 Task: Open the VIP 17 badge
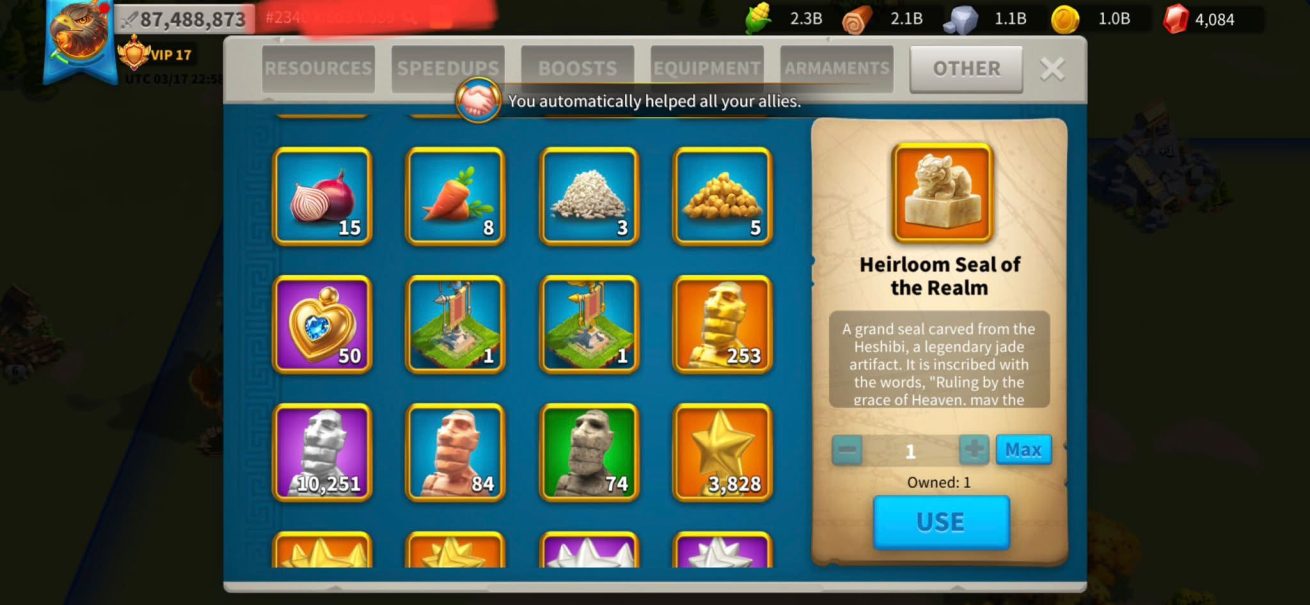click(155, 54)
